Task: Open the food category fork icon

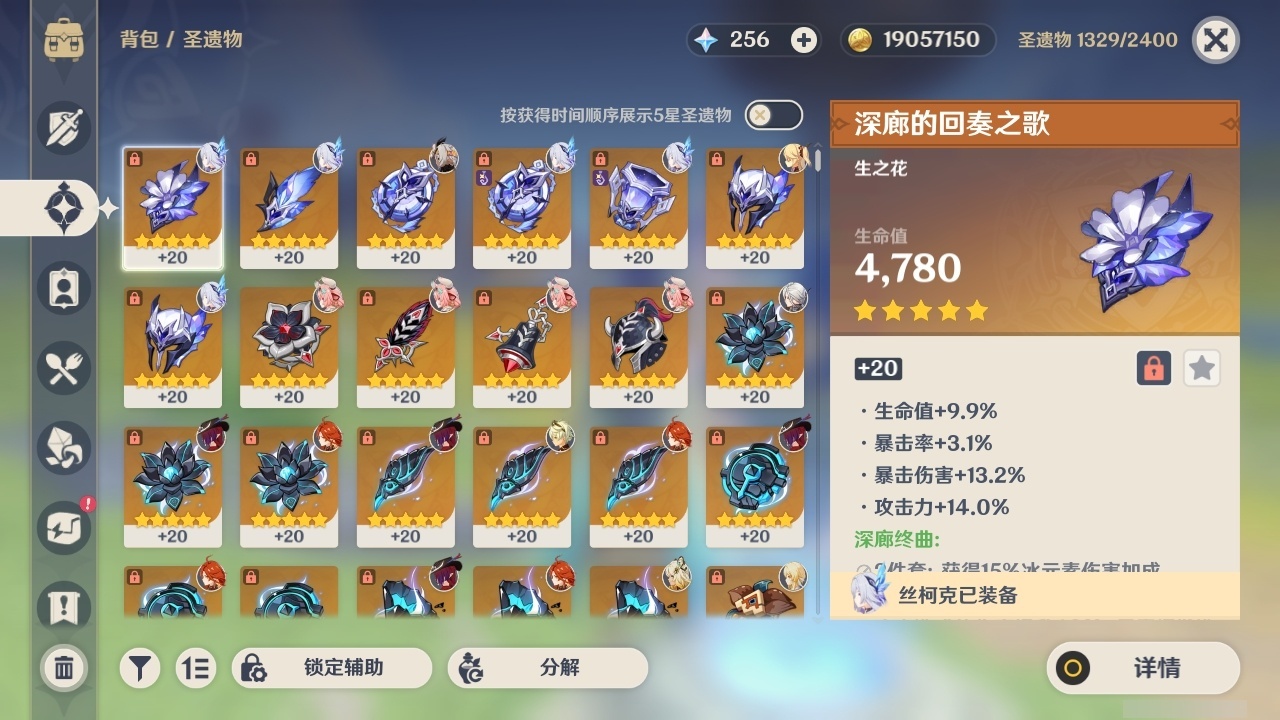Action: 64,368
